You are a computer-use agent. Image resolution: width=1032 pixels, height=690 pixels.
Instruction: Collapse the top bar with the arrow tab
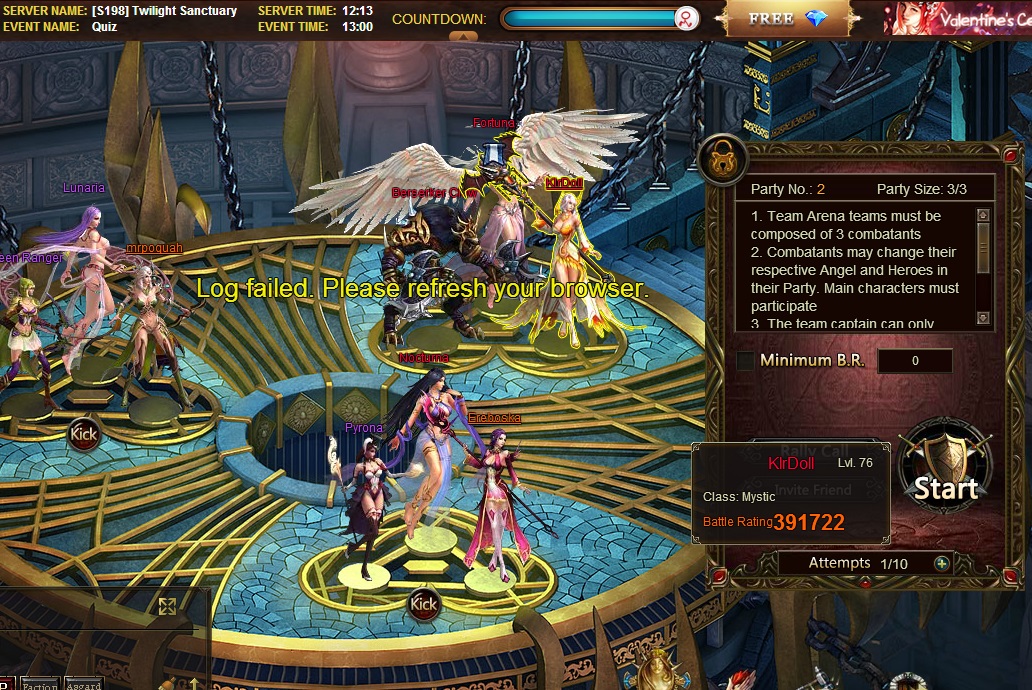click(x=462, y=36)
